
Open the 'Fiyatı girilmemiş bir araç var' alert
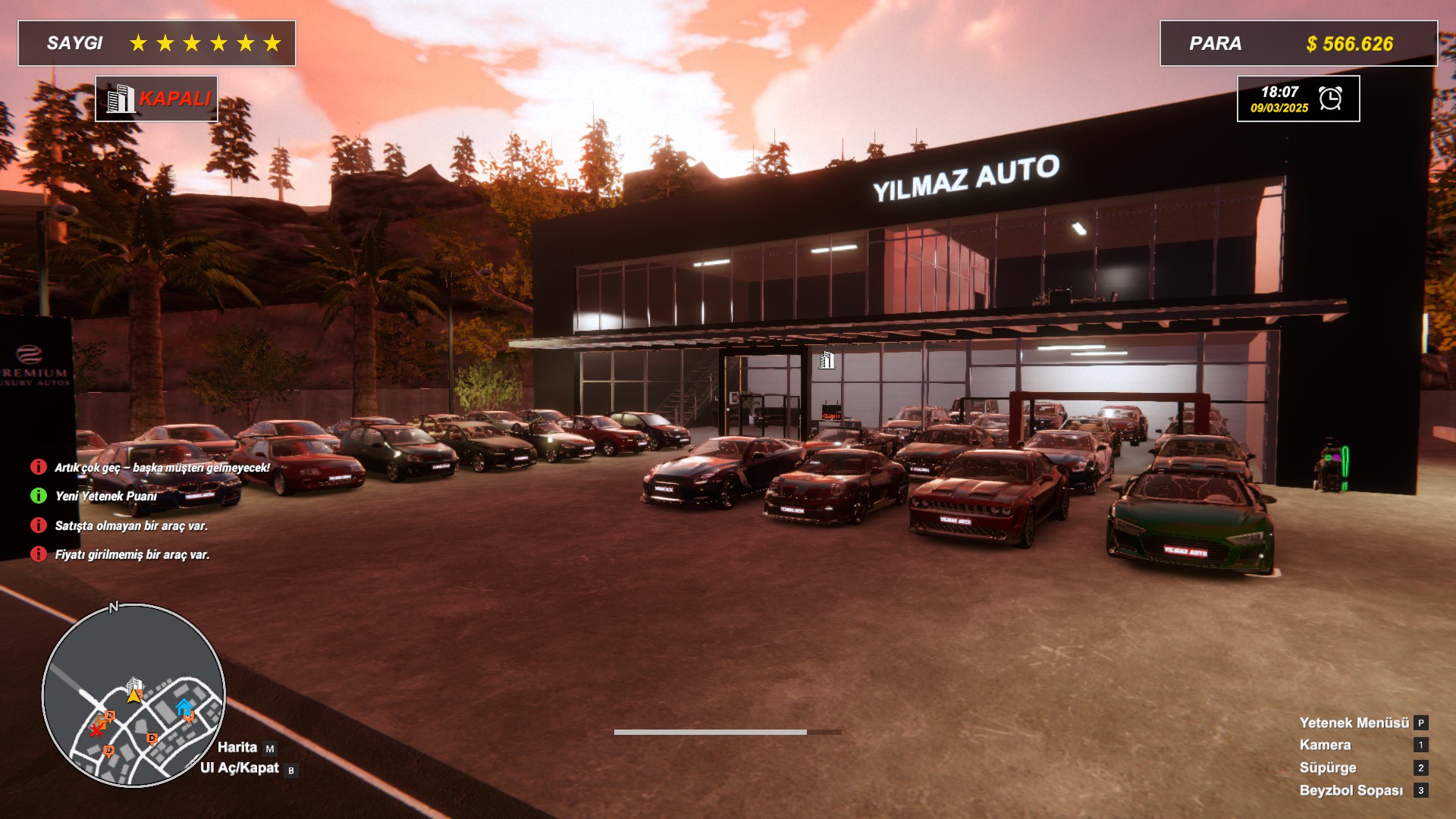point(132,554)
